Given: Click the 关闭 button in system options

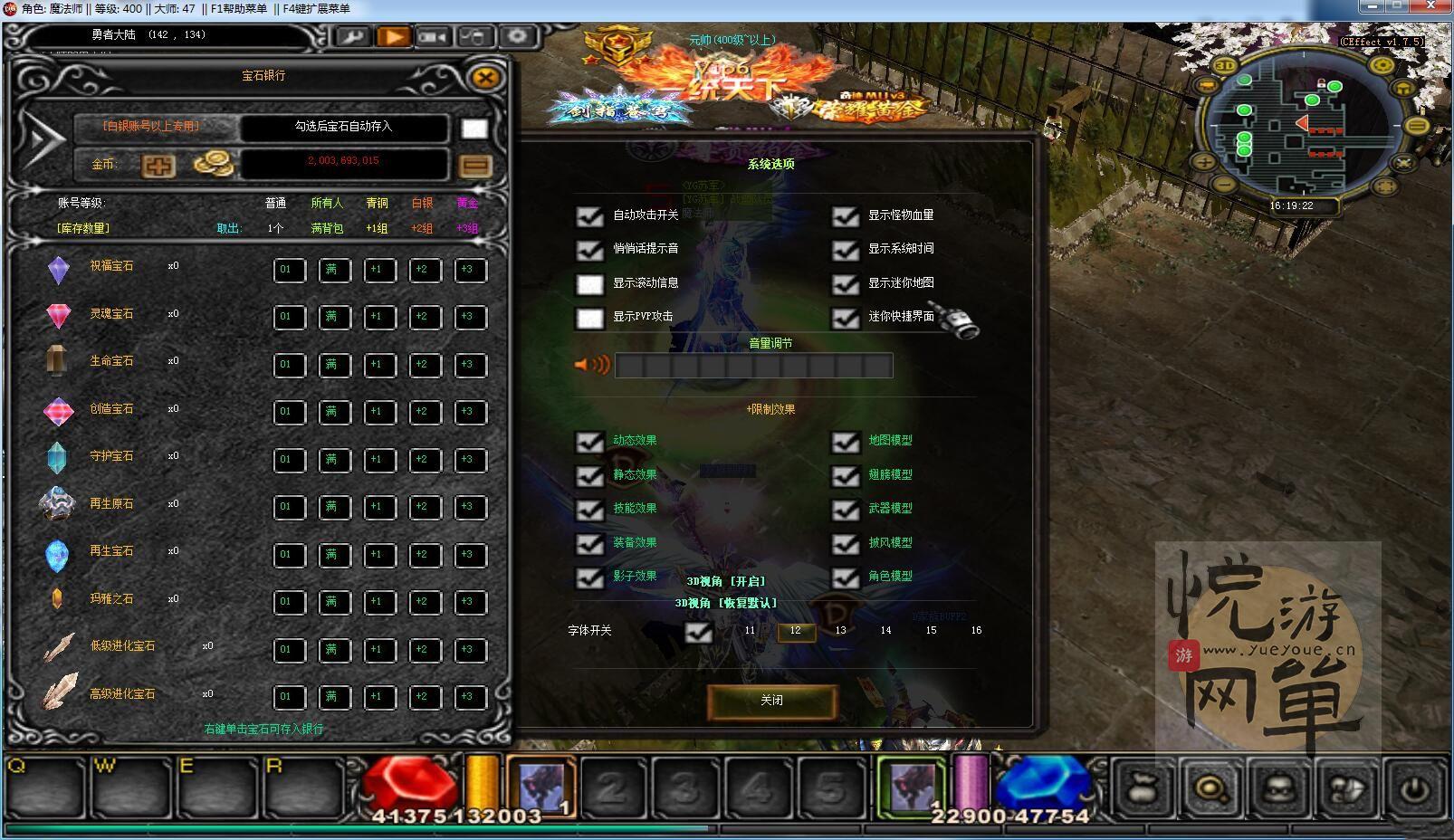Looking at the screenshot, I should 771,701.
